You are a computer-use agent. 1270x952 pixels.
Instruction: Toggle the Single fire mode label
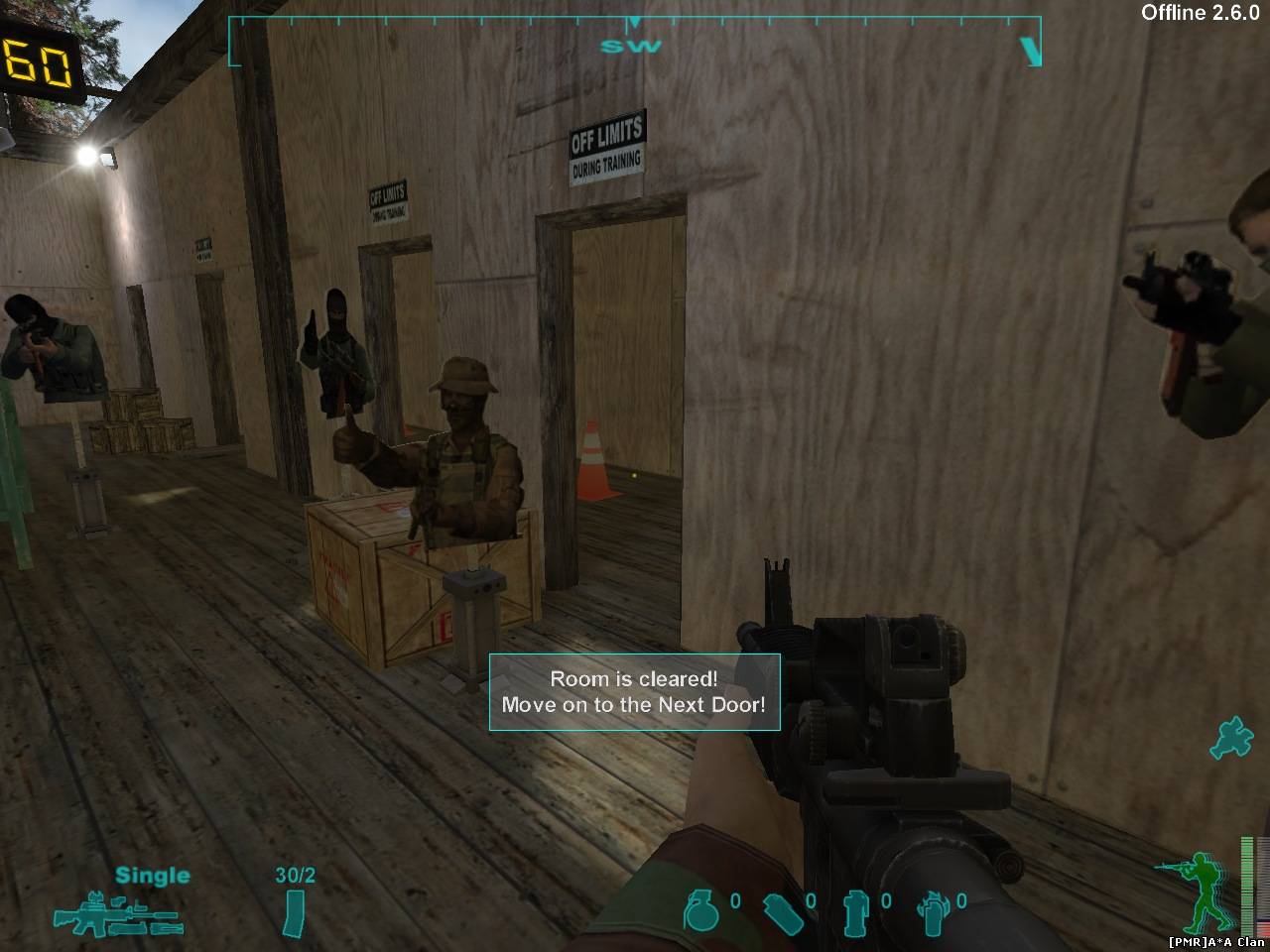(152, 876)
